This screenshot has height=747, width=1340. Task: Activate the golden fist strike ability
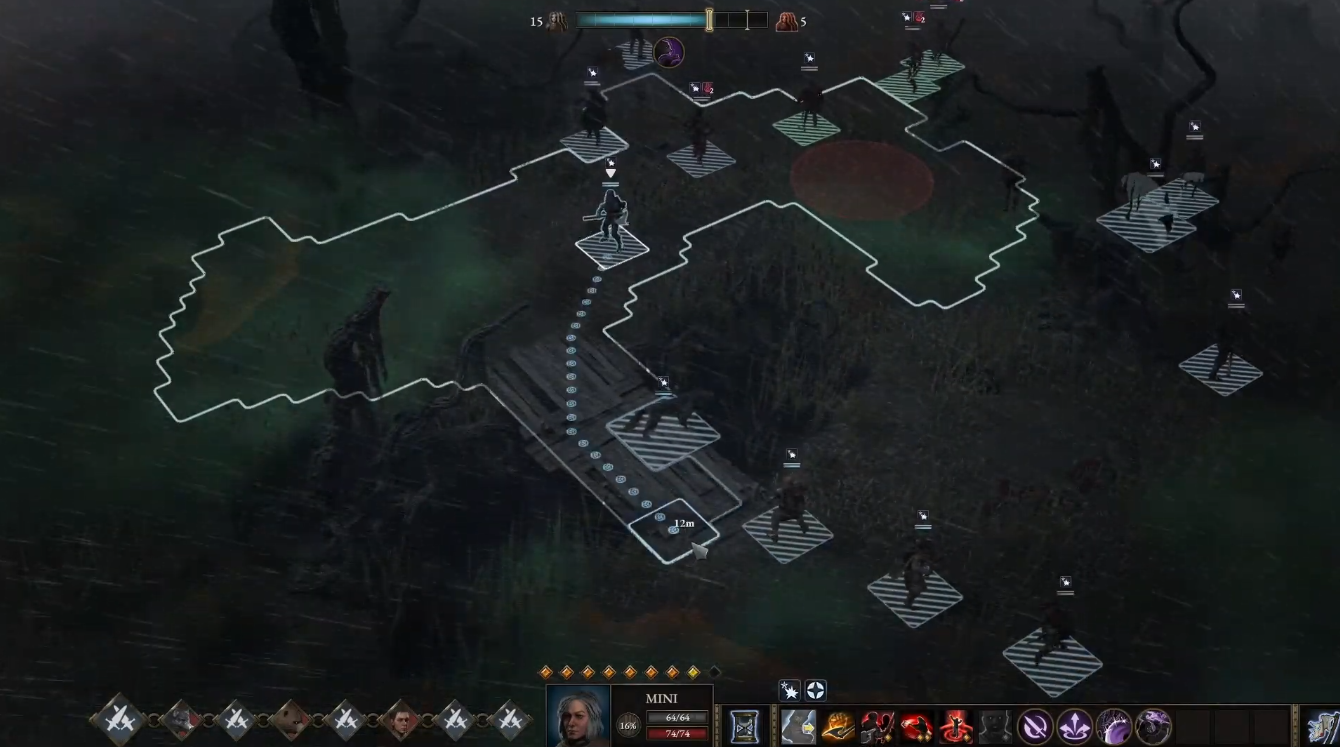[x=838, y=727]
